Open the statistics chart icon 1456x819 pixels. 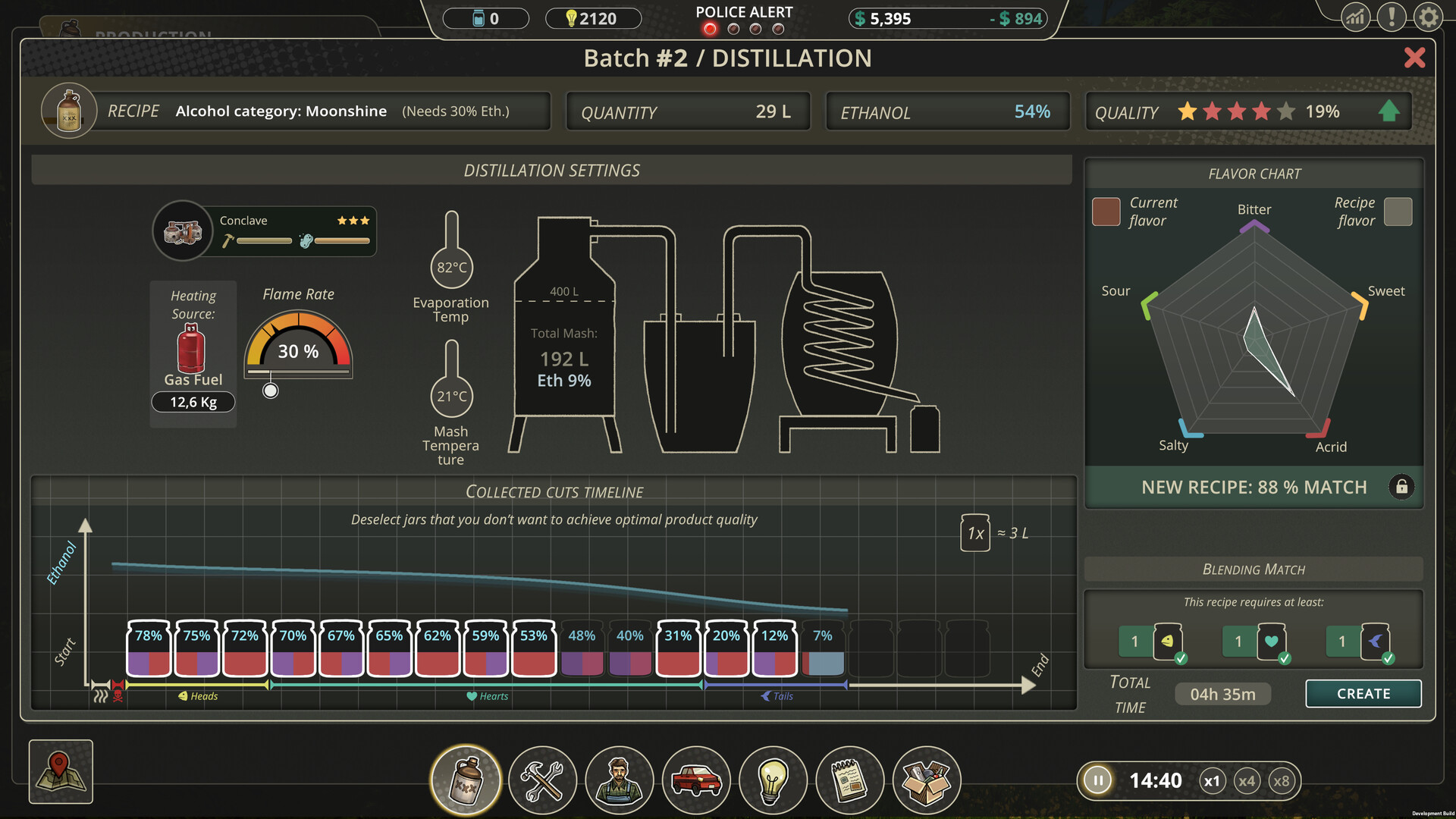coord(1355,17)
